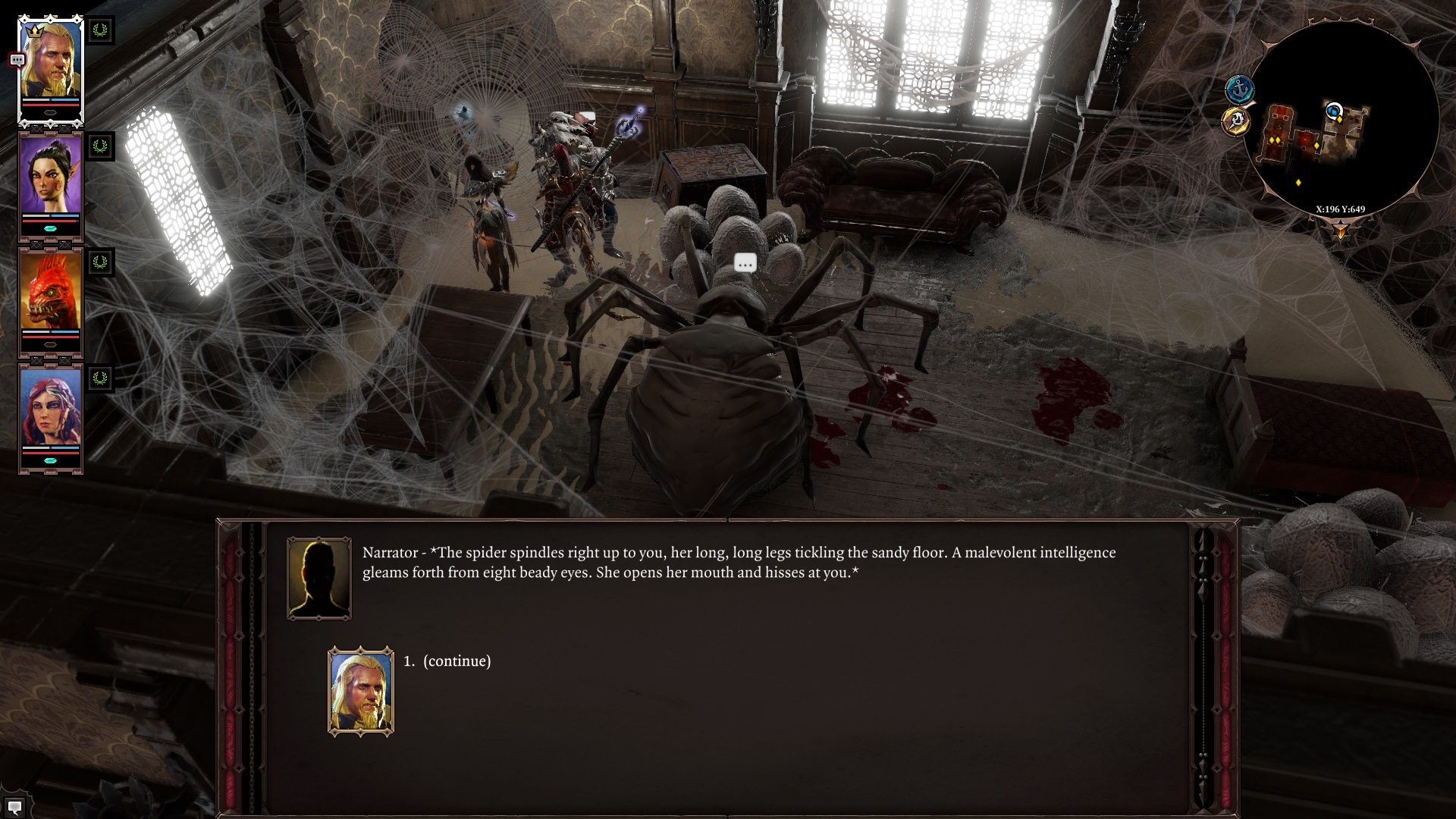Open the chat log speech bubble button
This screenshot has width=1456, height=819.
(x=14, y=807)
